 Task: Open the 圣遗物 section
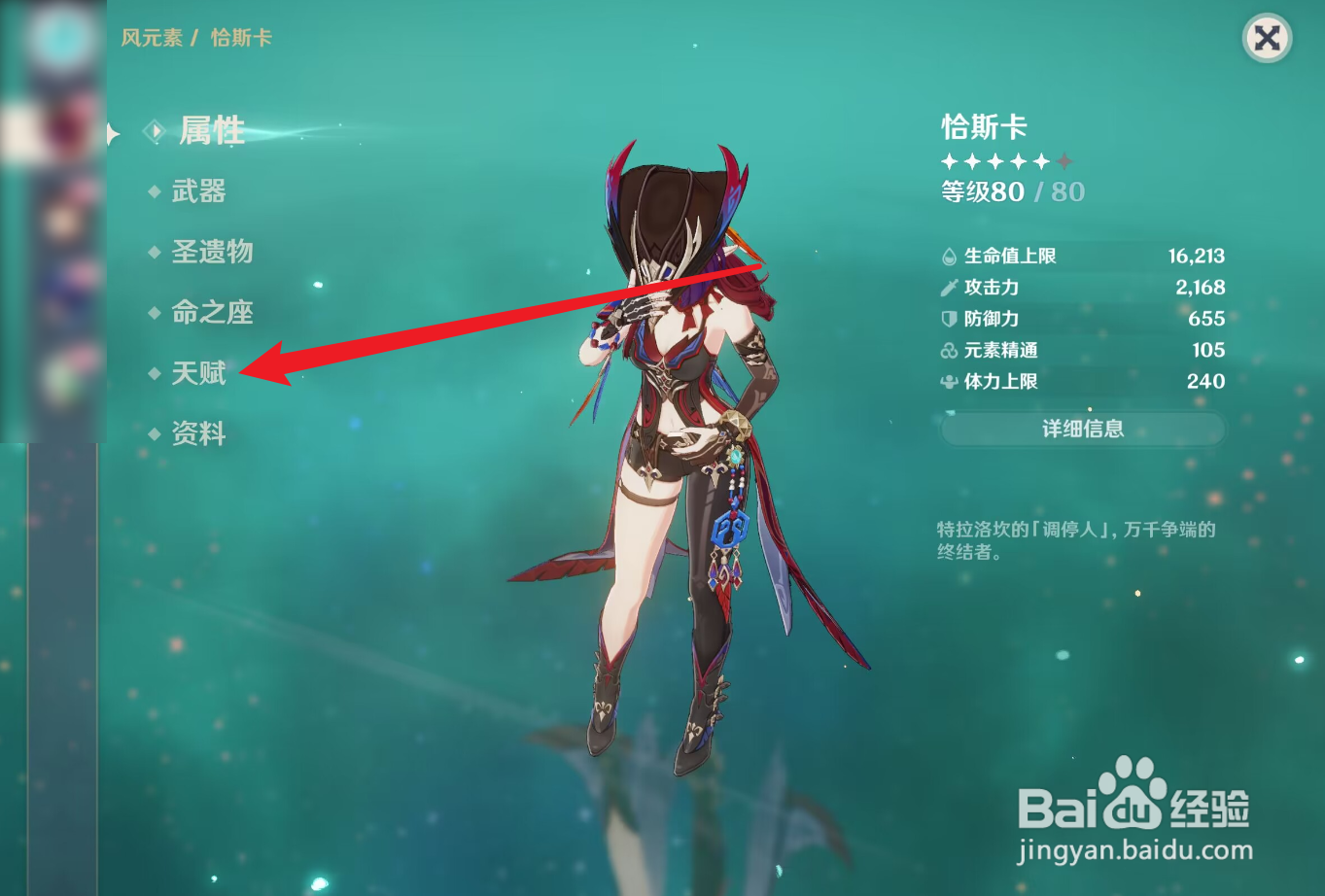click(x=212, y=253)
